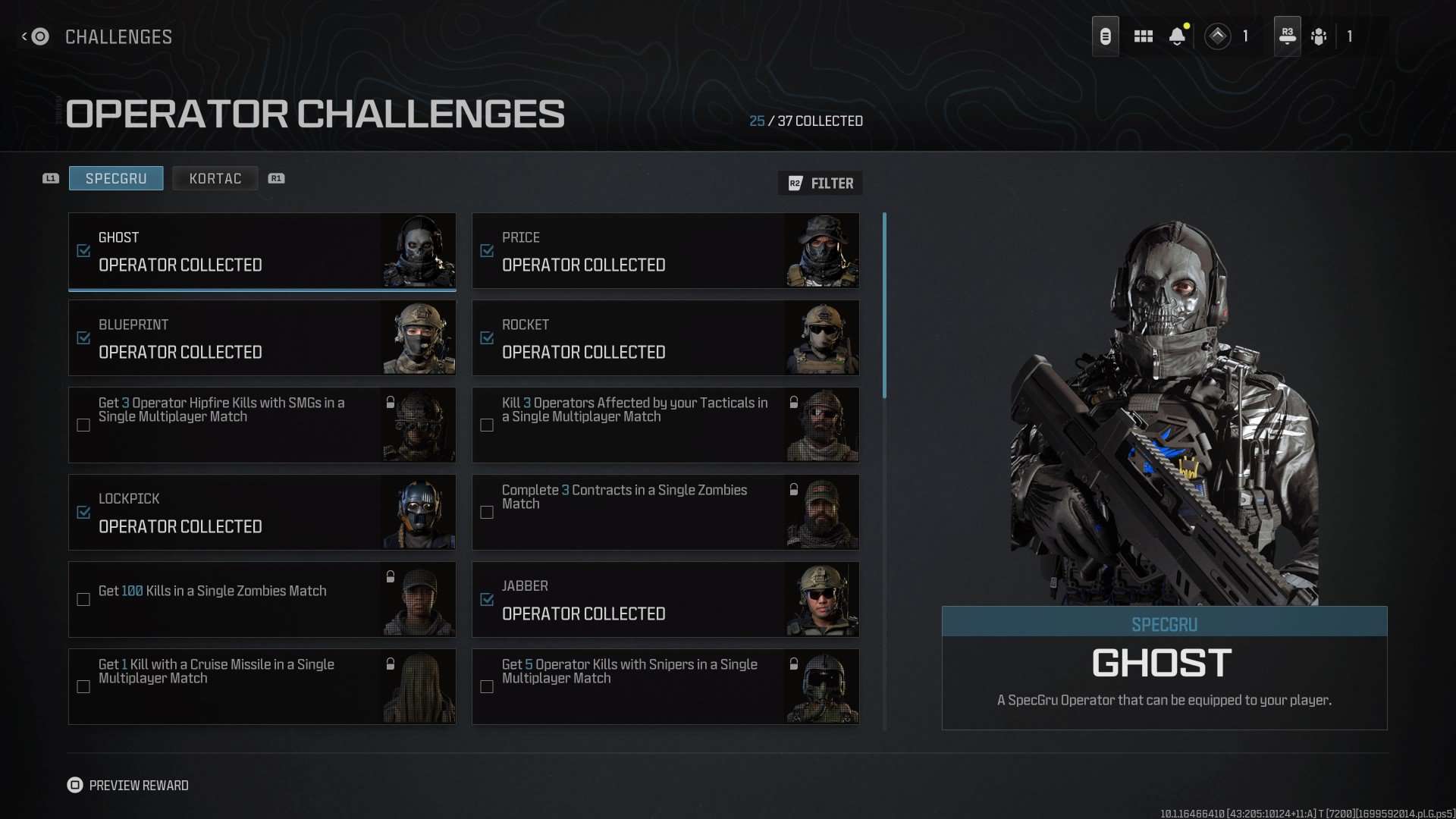The width and height of the screenshot is (1456, 819).
Task: Click the grid menu icon in the top bar
Action: click(x=1144, y=36)
